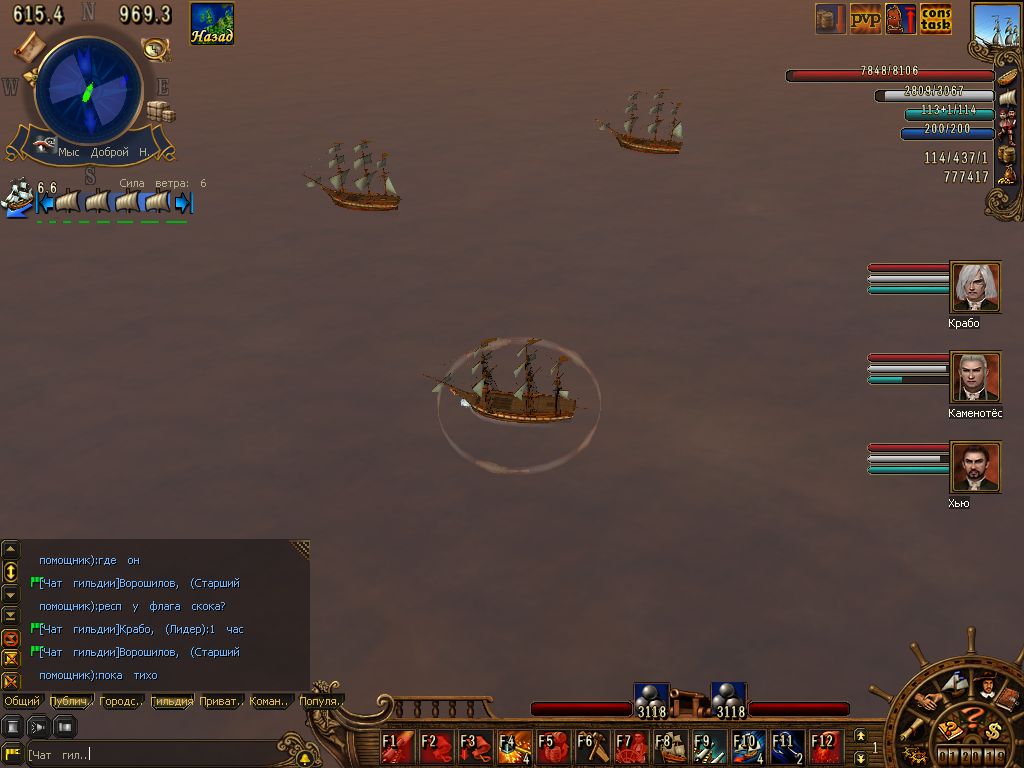Select party member Крабо's portrait

point(975,288)
